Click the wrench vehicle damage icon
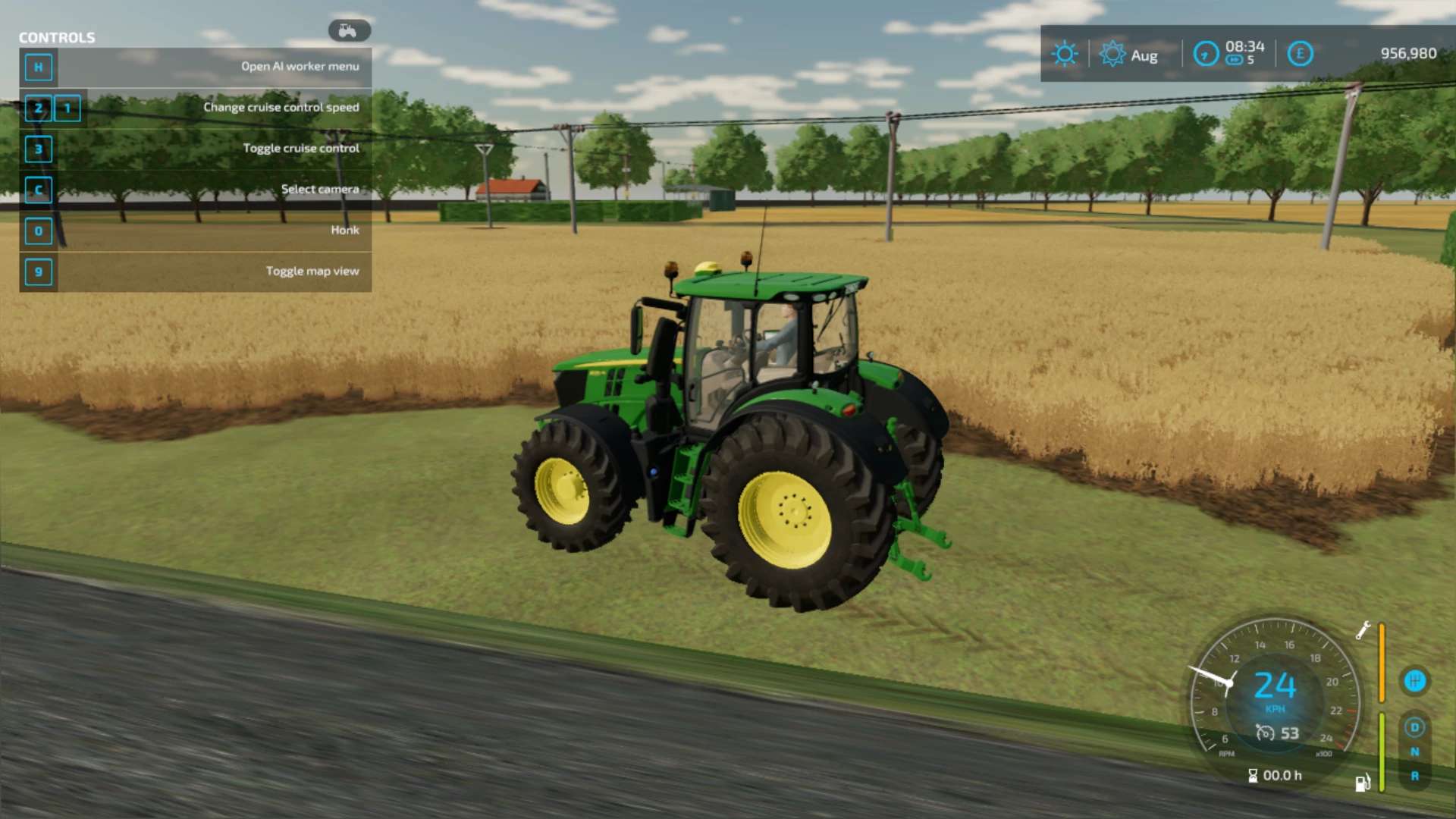 click(1363, 630)
